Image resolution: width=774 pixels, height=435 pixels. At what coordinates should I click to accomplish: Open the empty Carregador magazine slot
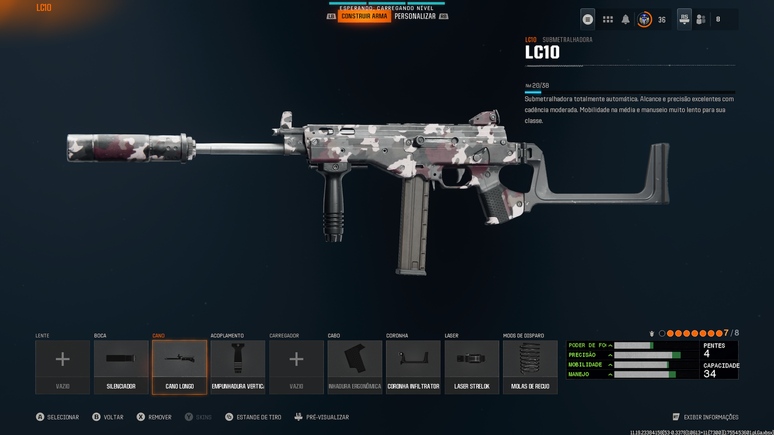click(296, 366)
